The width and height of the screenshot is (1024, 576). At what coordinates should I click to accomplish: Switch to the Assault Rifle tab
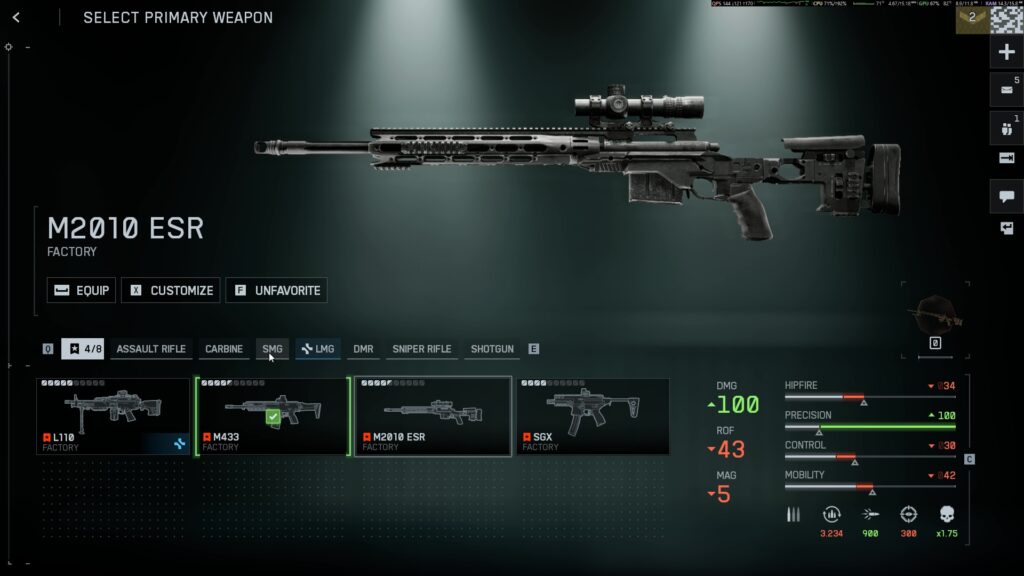pyautogui.click(x=151, y=349)
